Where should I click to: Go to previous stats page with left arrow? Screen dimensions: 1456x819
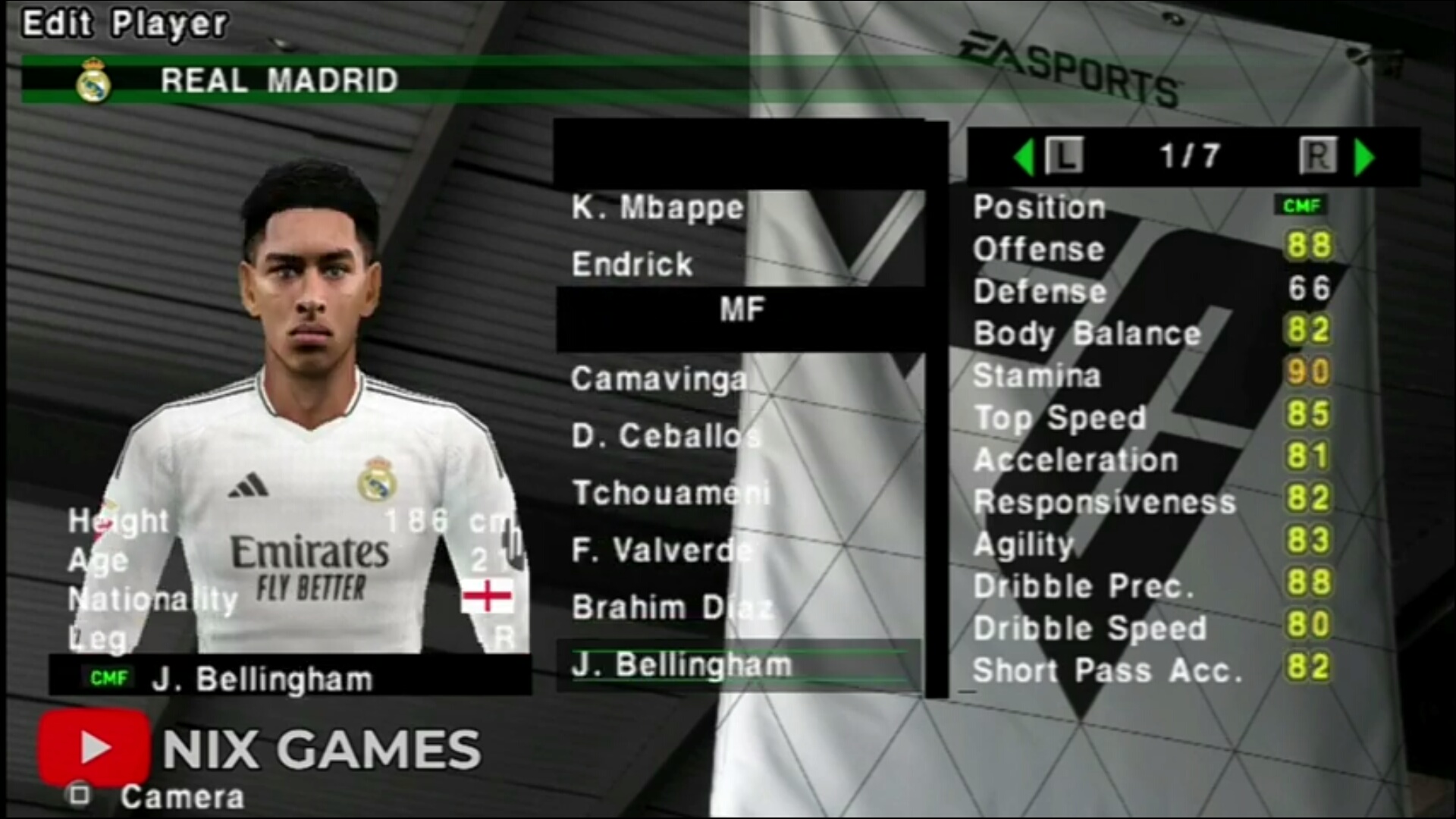(x=1025, y=157)
